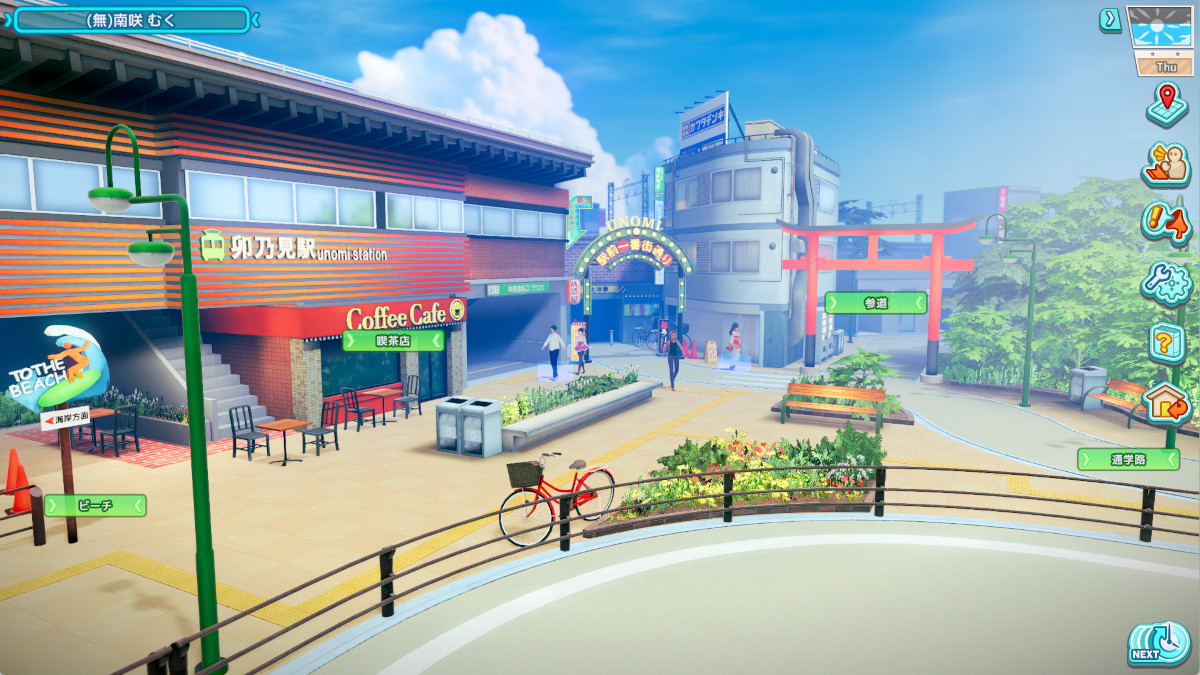Click the exclamation mark and arrow icon
This screenshot has width=1200, height=675.
(1165, 222)
